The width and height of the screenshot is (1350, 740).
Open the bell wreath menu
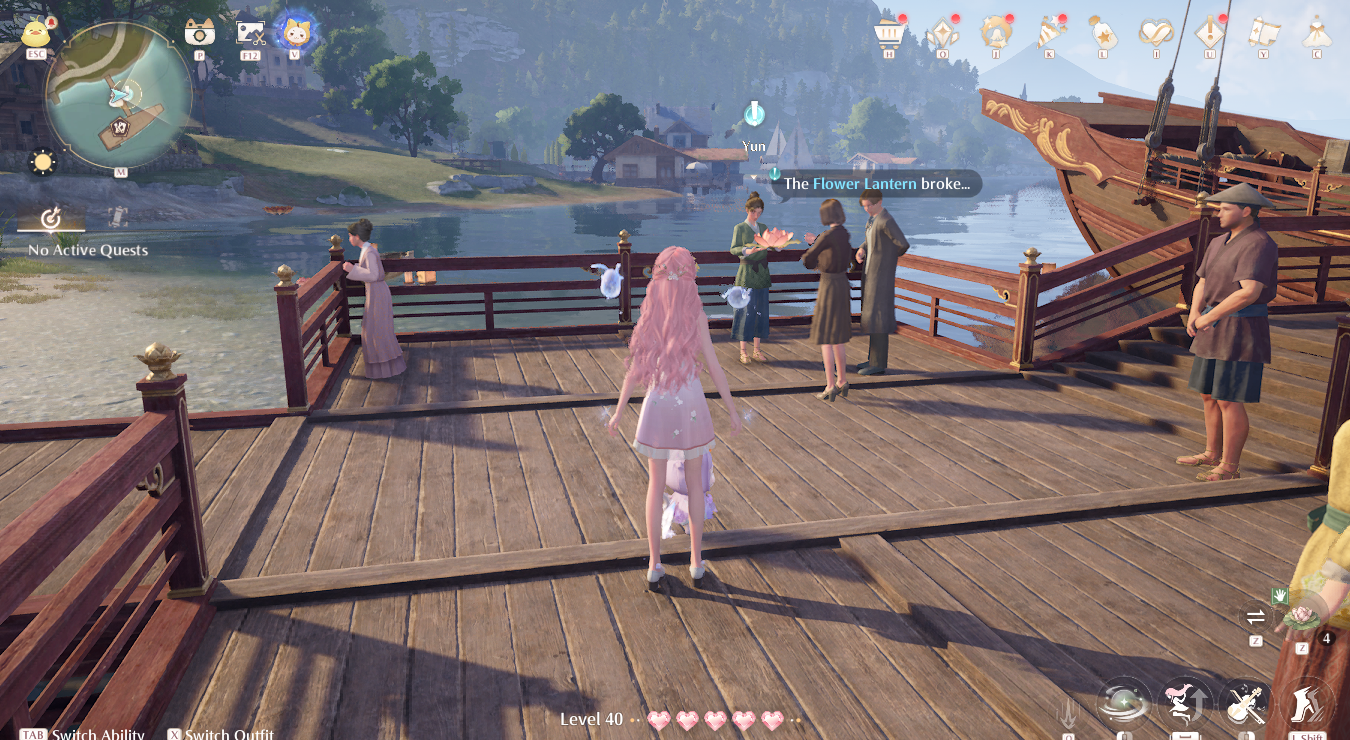click(996, 33)
